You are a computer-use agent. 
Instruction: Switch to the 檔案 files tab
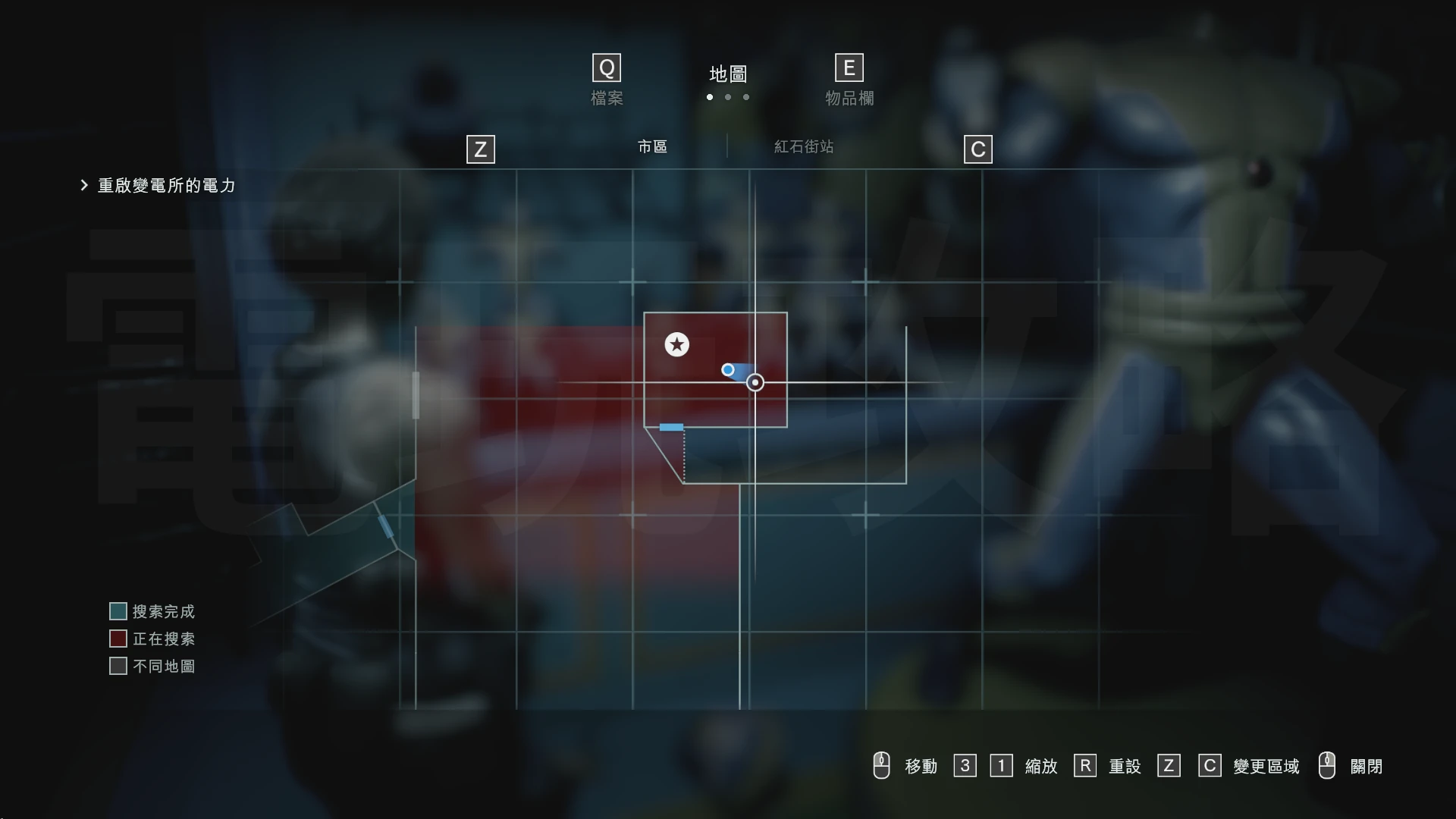point(607,98)
